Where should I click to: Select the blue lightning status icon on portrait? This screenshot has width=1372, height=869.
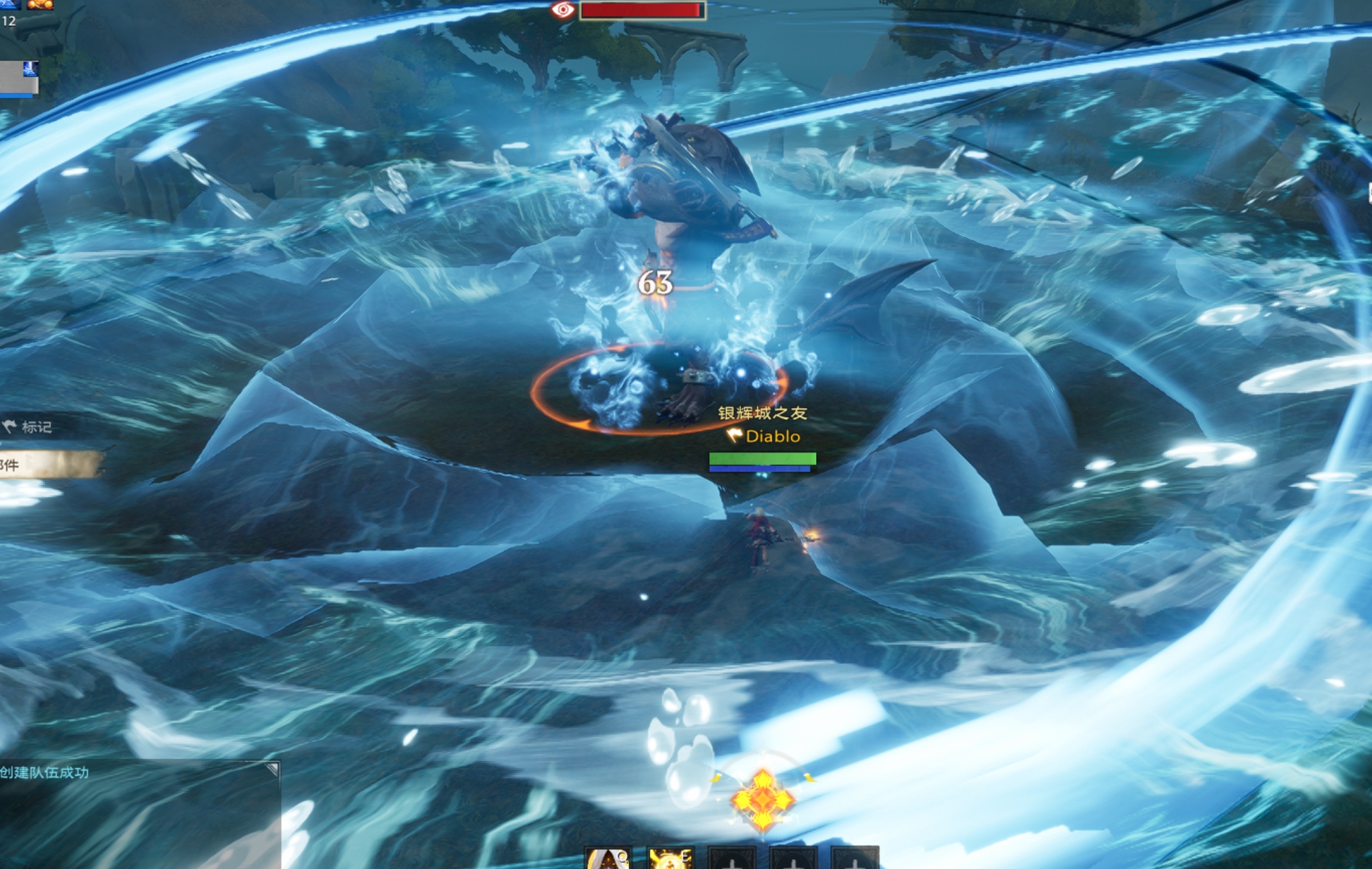[31, 68]
